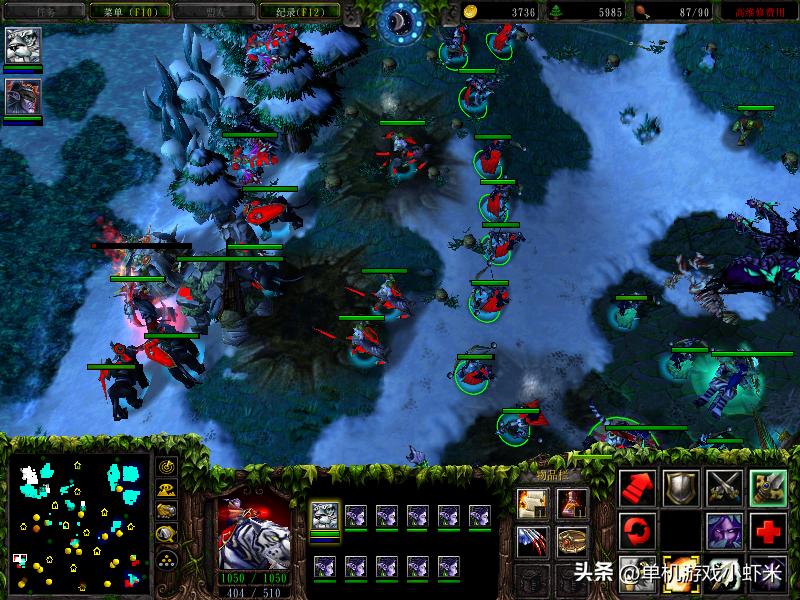Open the 任务 quests button

click(x=38, y=12)
